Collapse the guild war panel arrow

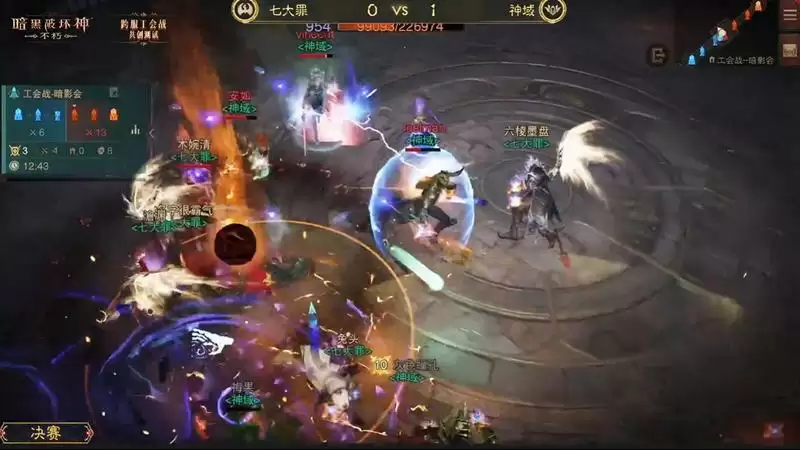pos(152,131)
